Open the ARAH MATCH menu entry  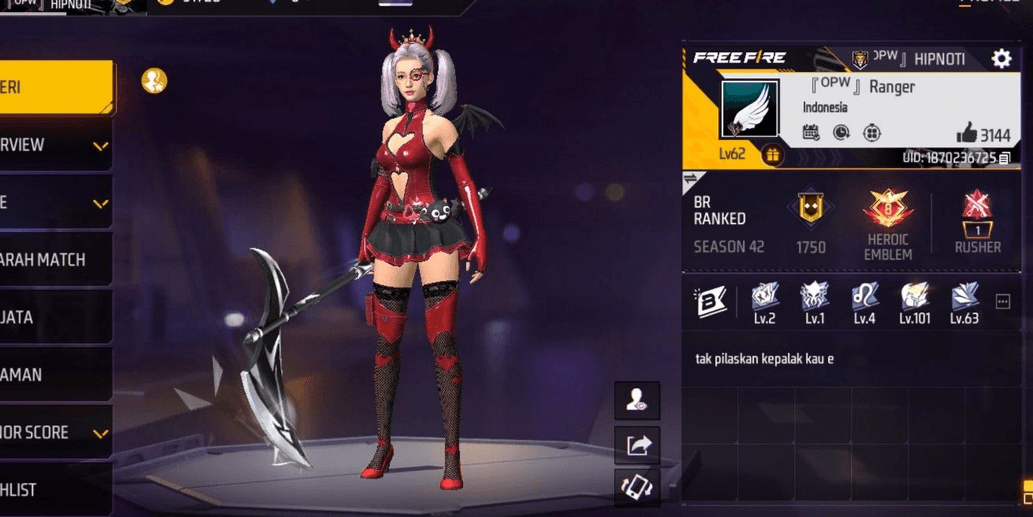tap(50, 260)
